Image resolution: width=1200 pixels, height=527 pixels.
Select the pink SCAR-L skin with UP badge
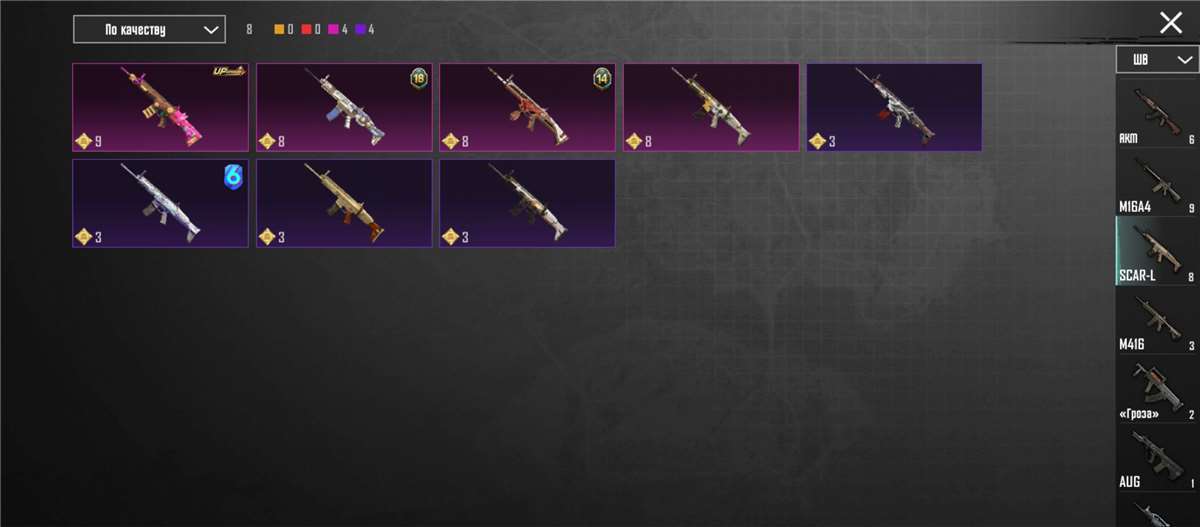tap(161, 107)
